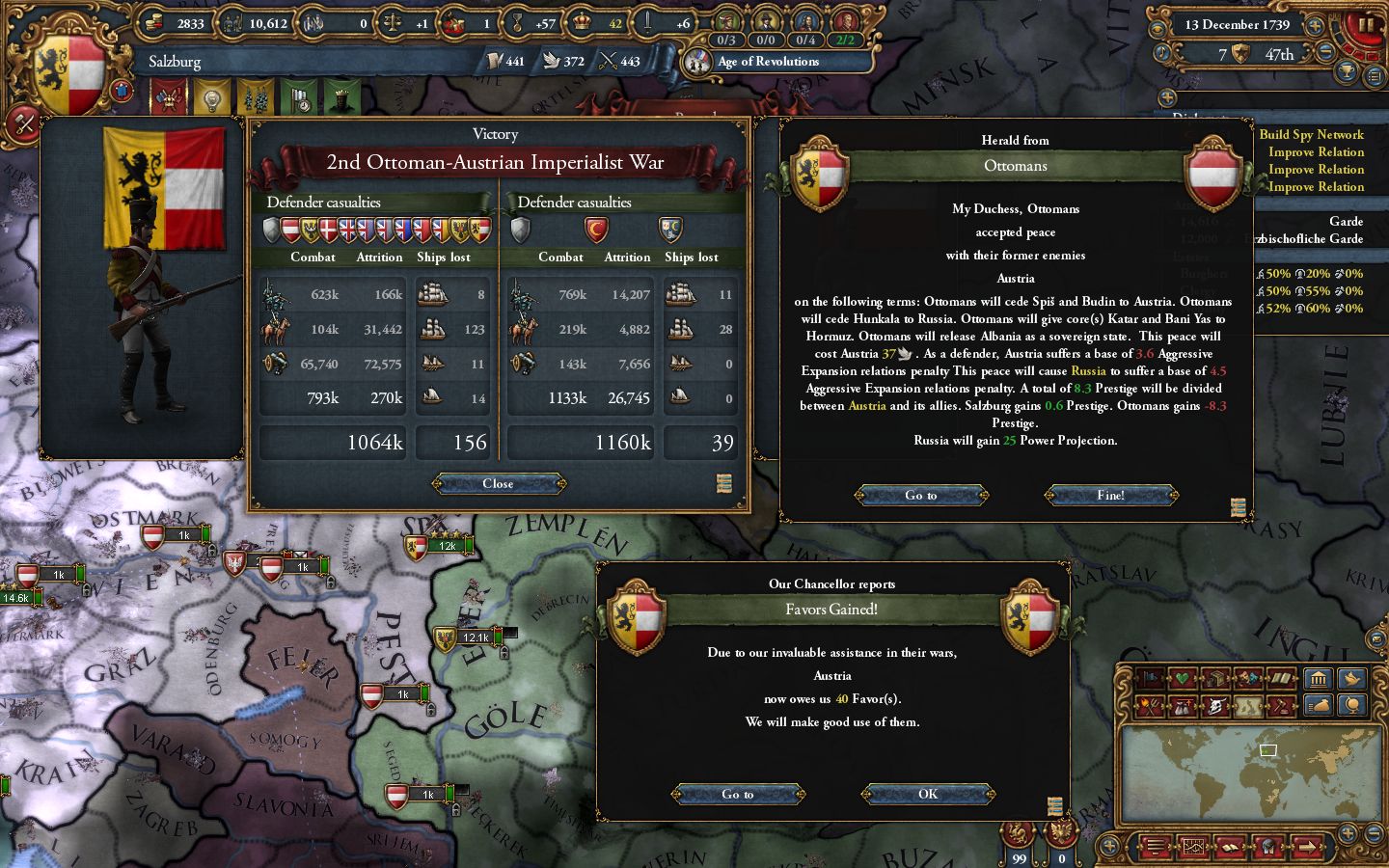Screen dimensions: 1389x868
Task: Close the 2nd Ottoman-Austrian war summary
Action: 498,483
